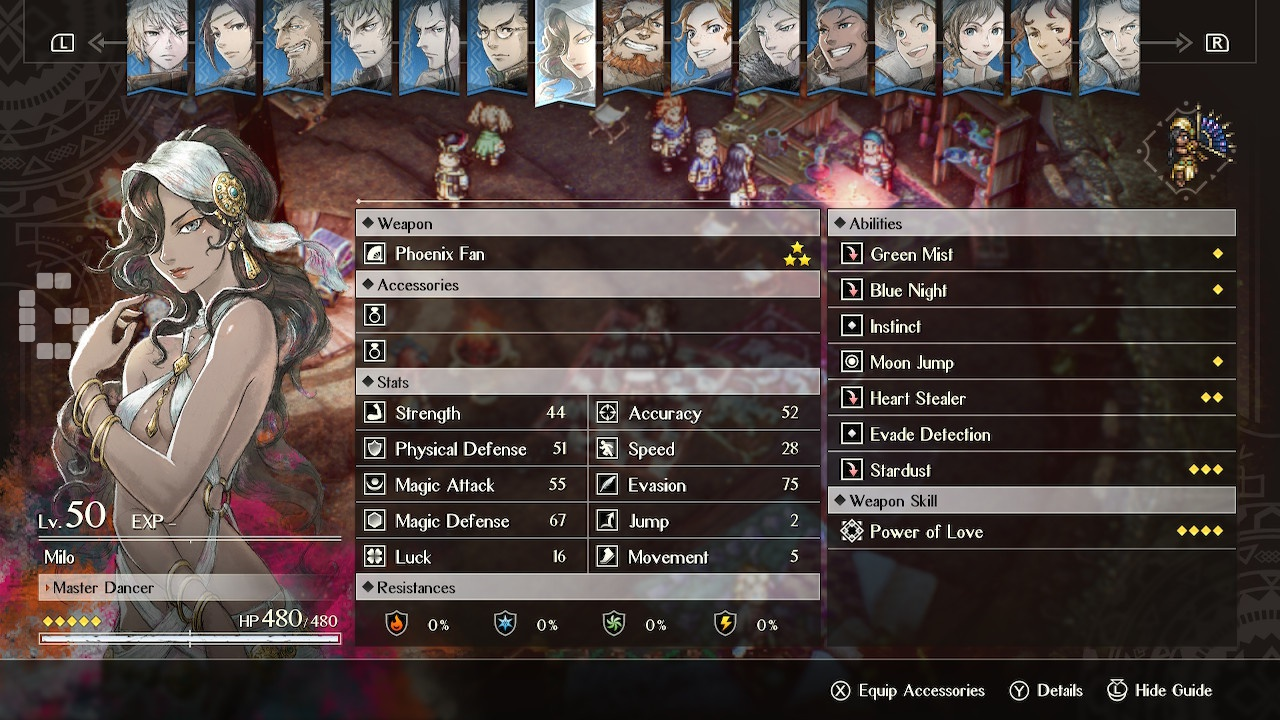The image size is (1280, 720).
Task: Choose the Green Mist ability
Action: click(1031, 254)
